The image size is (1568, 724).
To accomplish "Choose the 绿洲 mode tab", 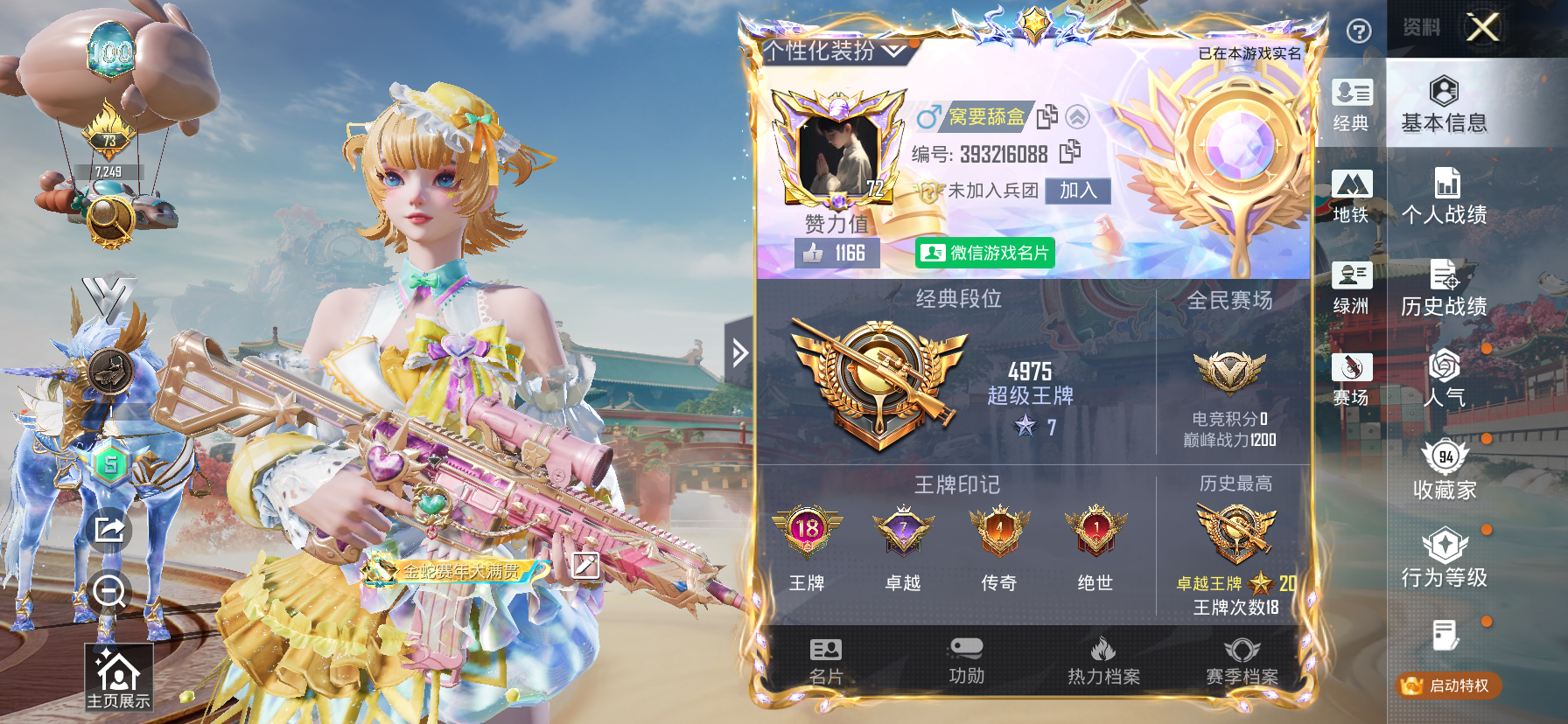I will click(1351, 289).
